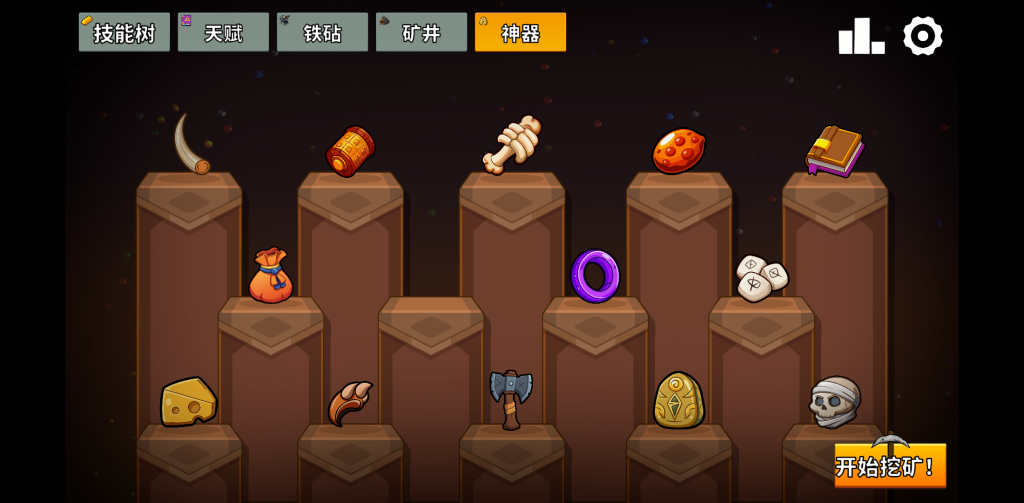The width and height of the screenshot is (1024, 503).
Task: Click the highlighted 神器 tab
Action: point(520,32)
